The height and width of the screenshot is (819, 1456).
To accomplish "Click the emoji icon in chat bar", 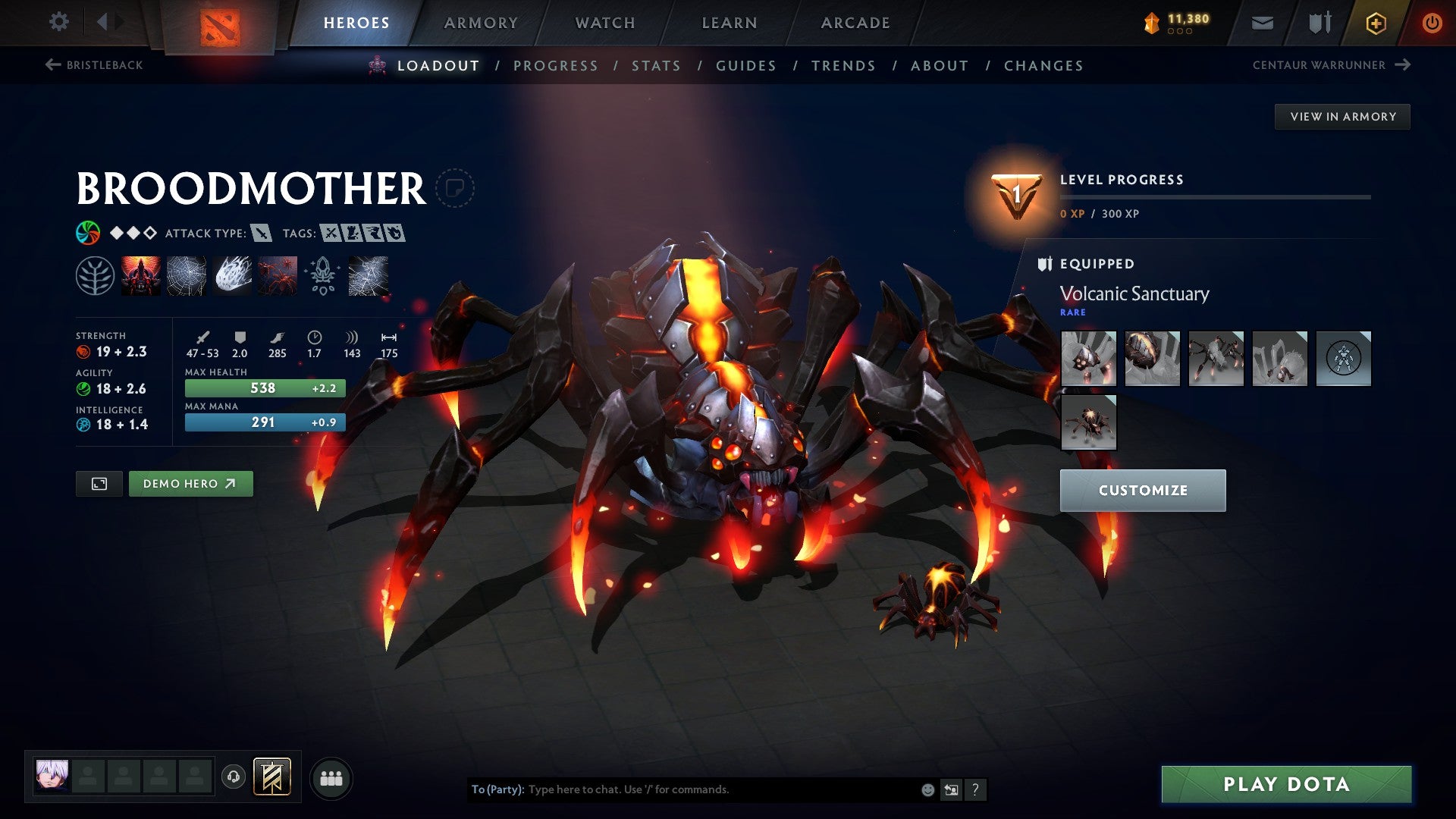I will coord(927,789).
